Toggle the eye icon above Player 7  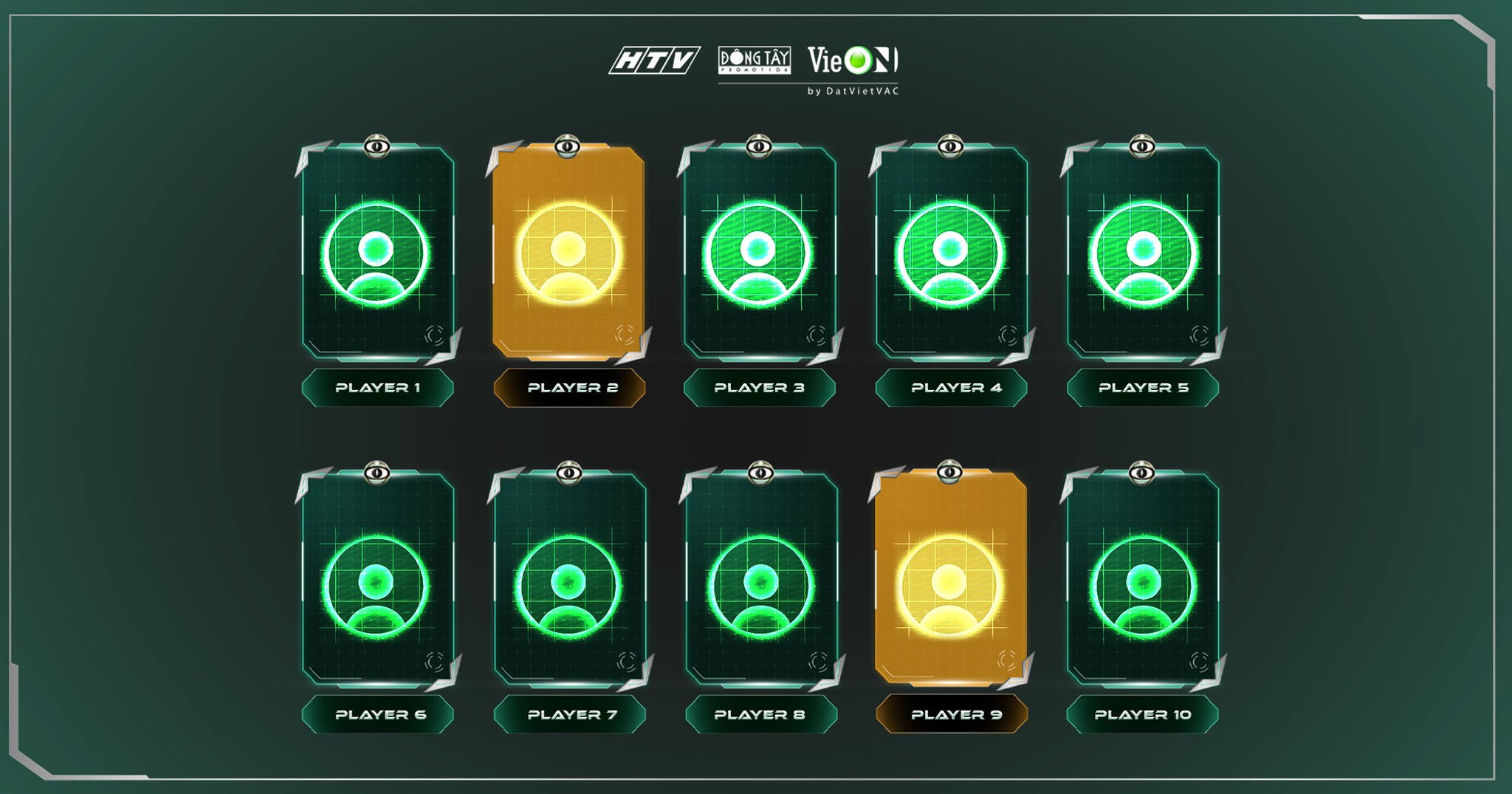coord(568,473)
